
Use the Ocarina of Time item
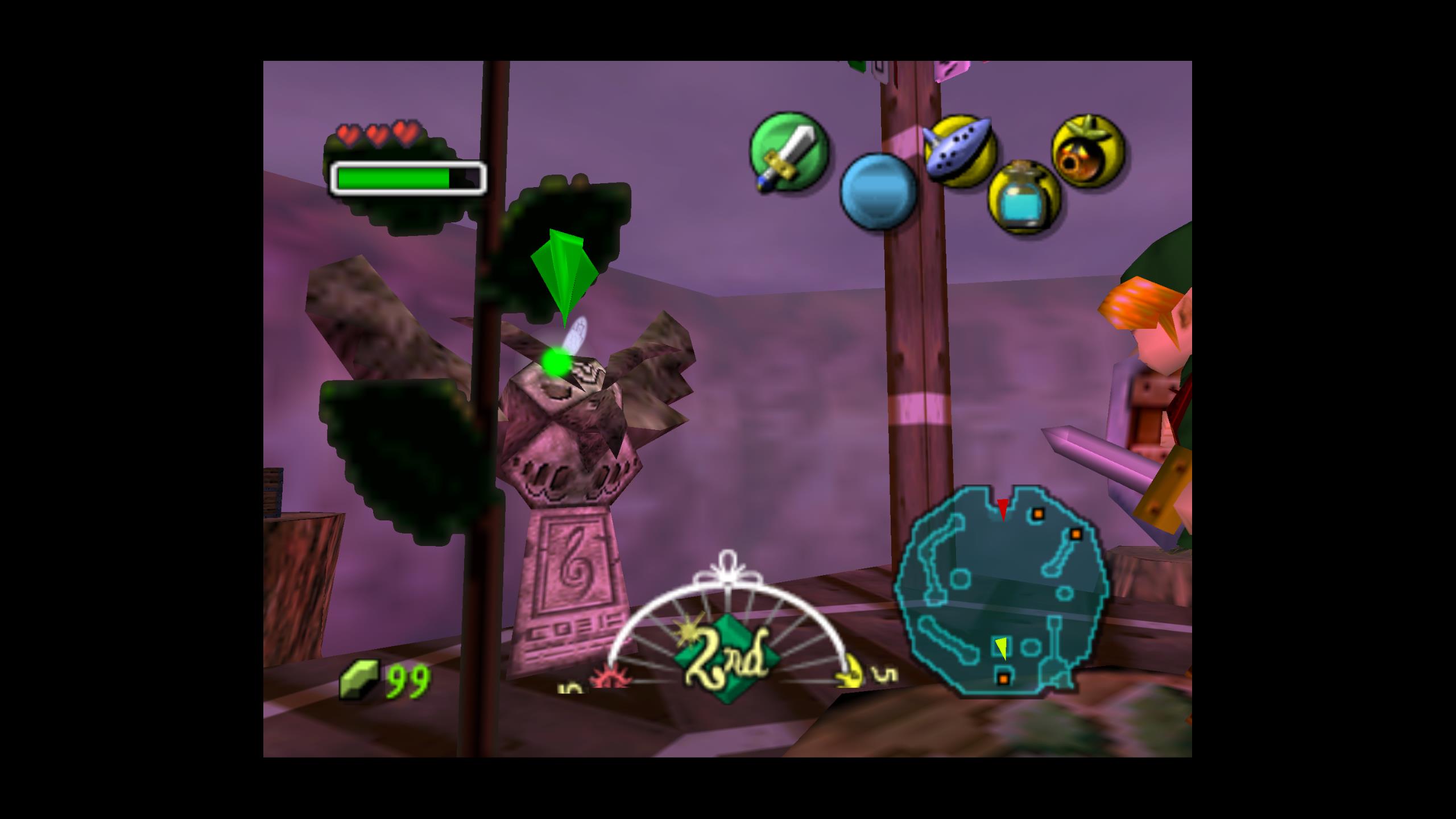point(960,151)
